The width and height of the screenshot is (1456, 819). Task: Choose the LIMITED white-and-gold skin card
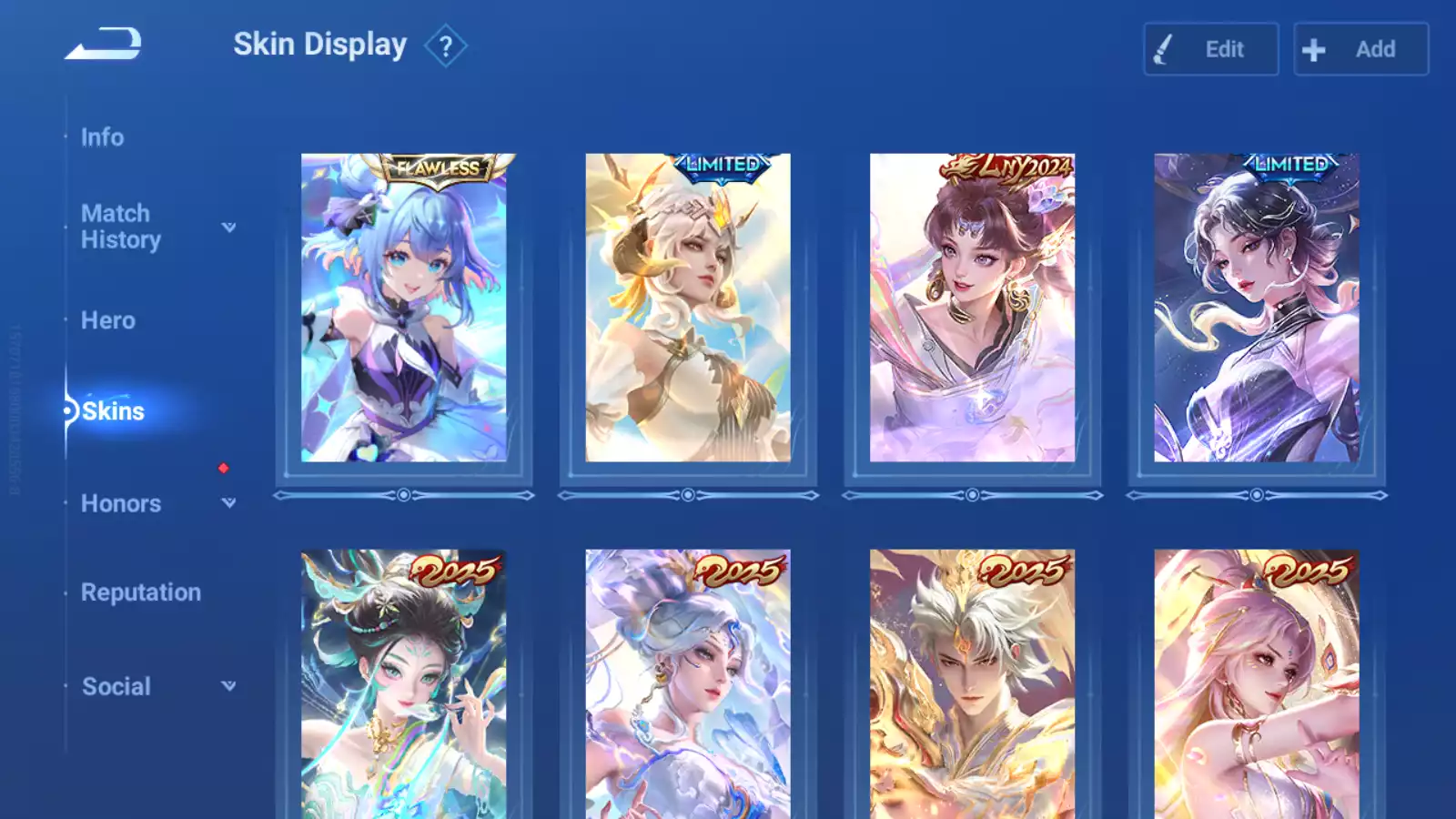[688, 308]
